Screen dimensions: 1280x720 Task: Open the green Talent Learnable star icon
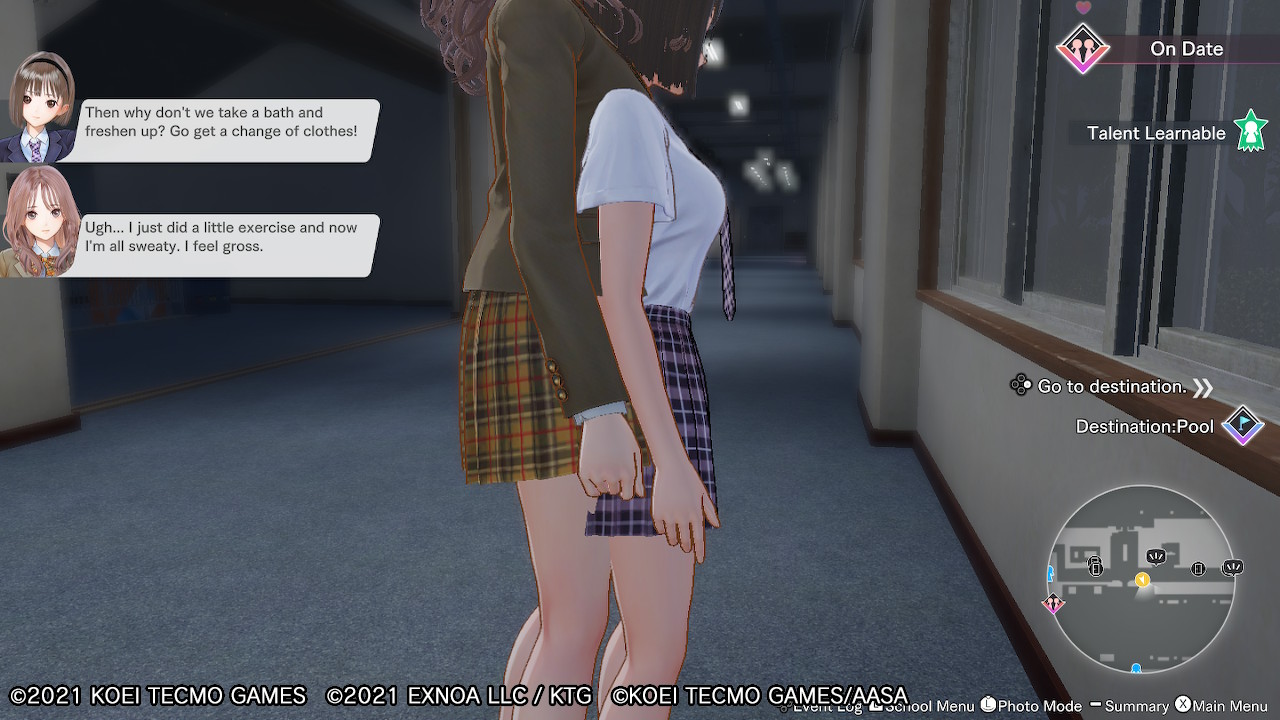[x=1250, y=131]
